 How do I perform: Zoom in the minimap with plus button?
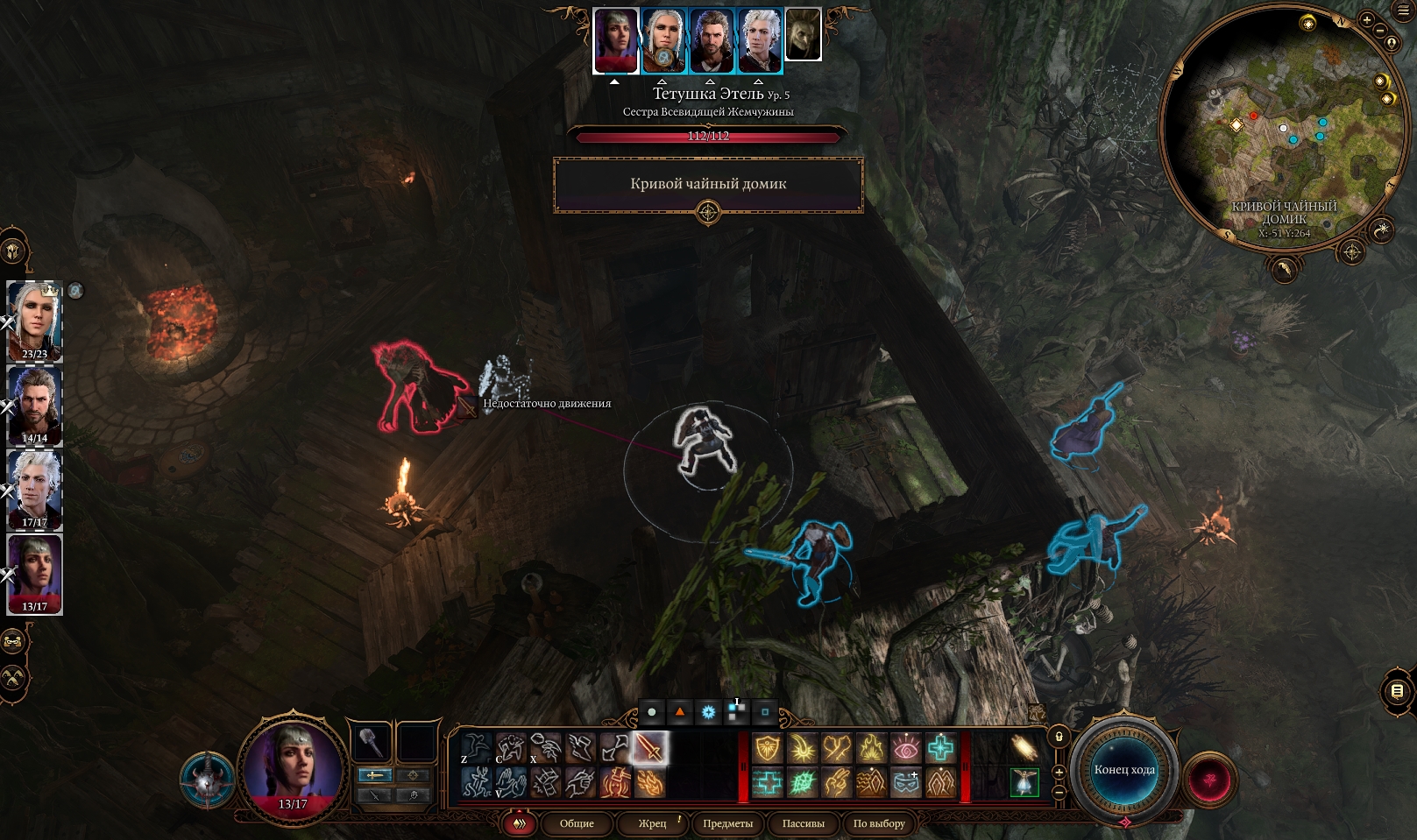tap(1366, 19)
